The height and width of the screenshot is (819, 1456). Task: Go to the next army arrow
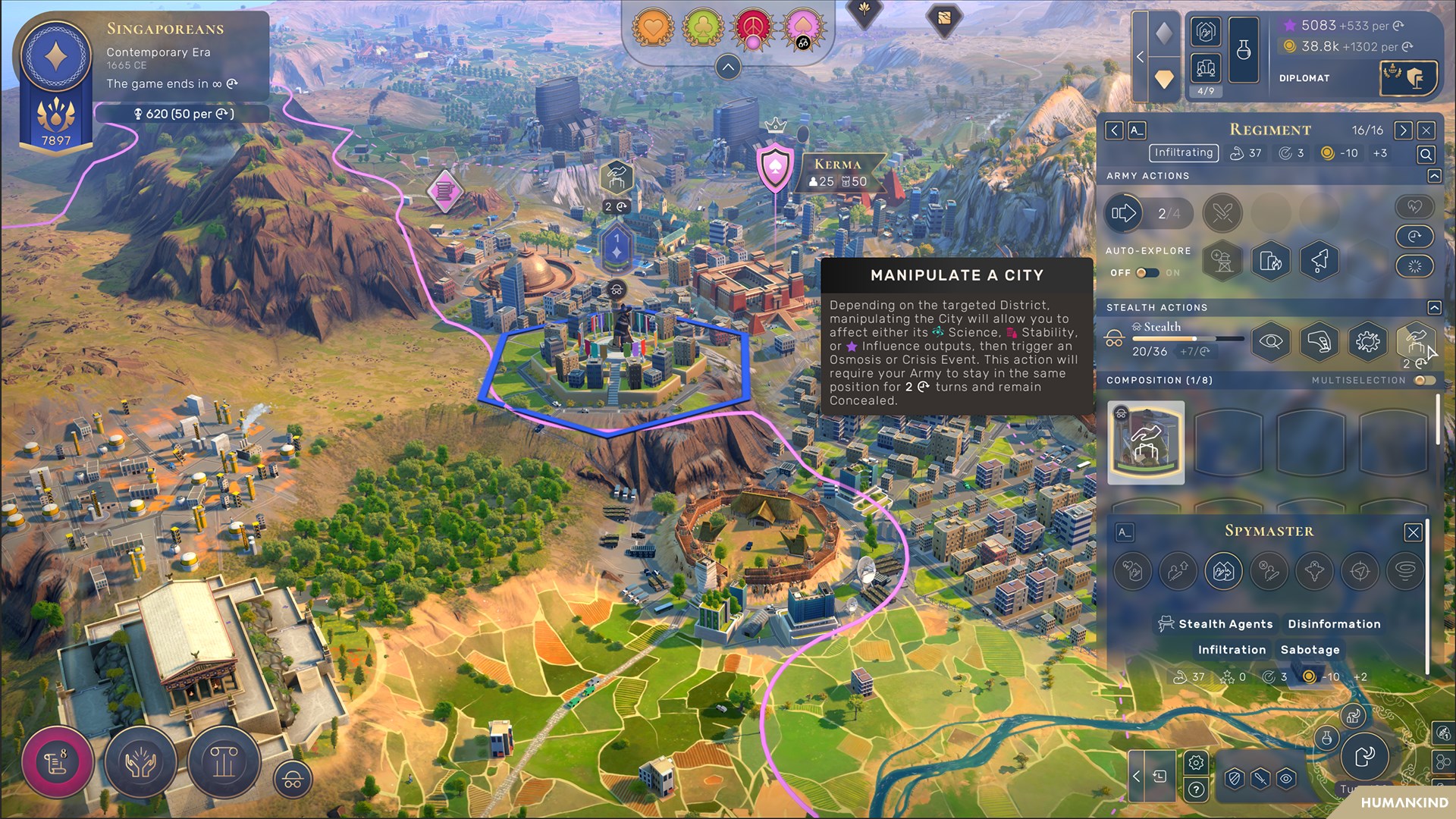(1403, 130)
